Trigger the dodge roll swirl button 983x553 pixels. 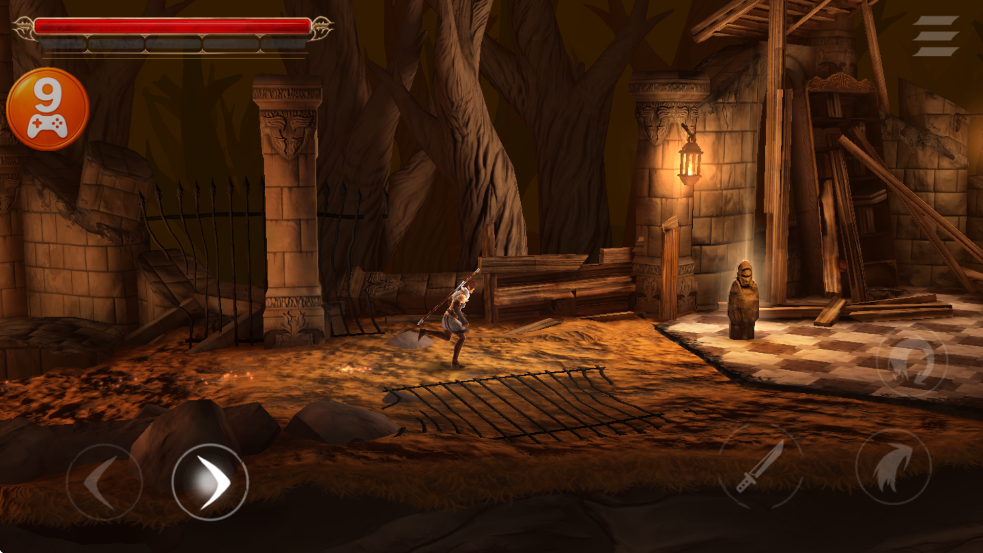click(911, 361)
